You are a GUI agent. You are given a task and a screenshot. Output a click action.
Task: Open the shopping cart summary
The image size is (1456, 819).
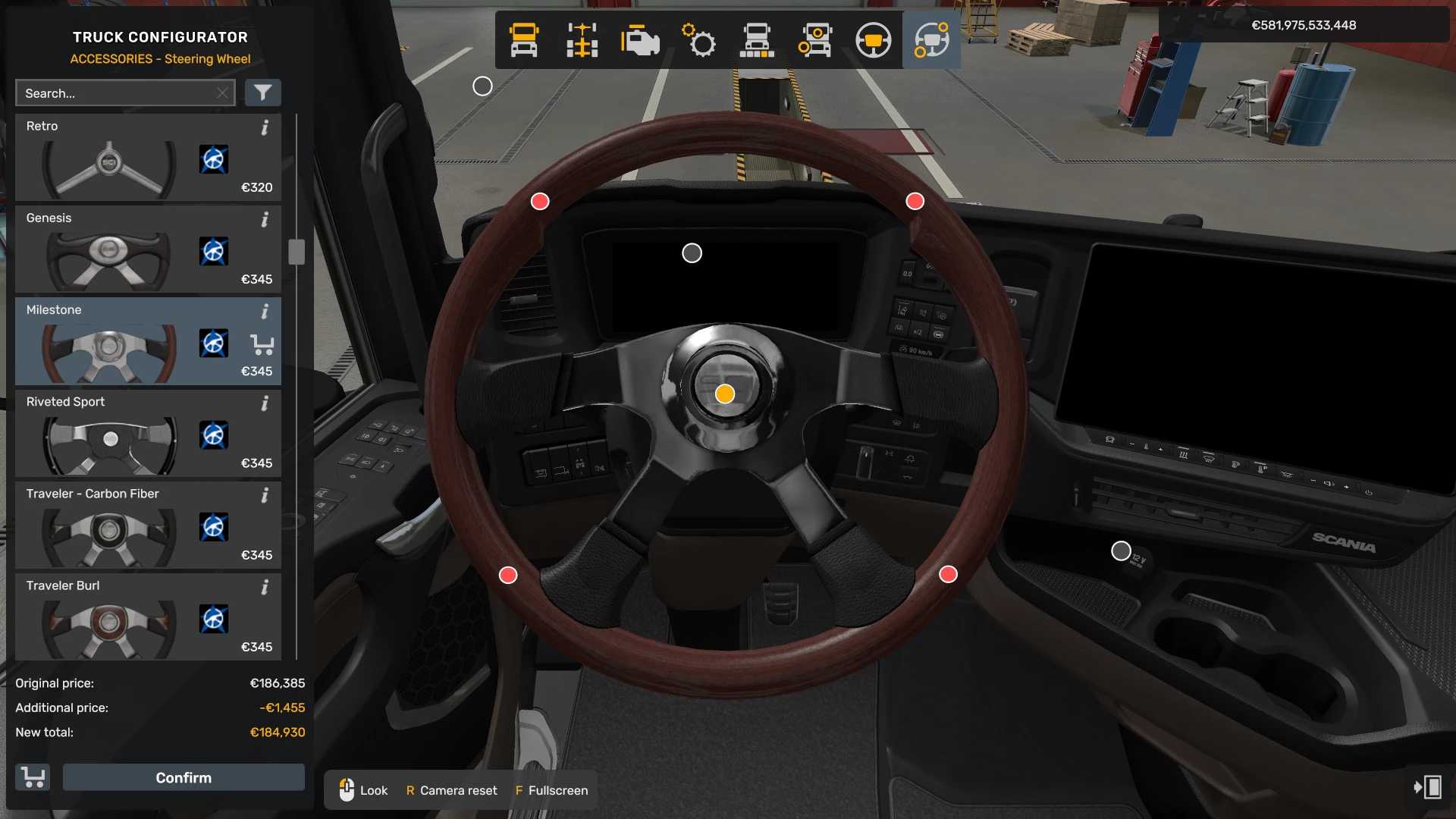tap(33, 777)
